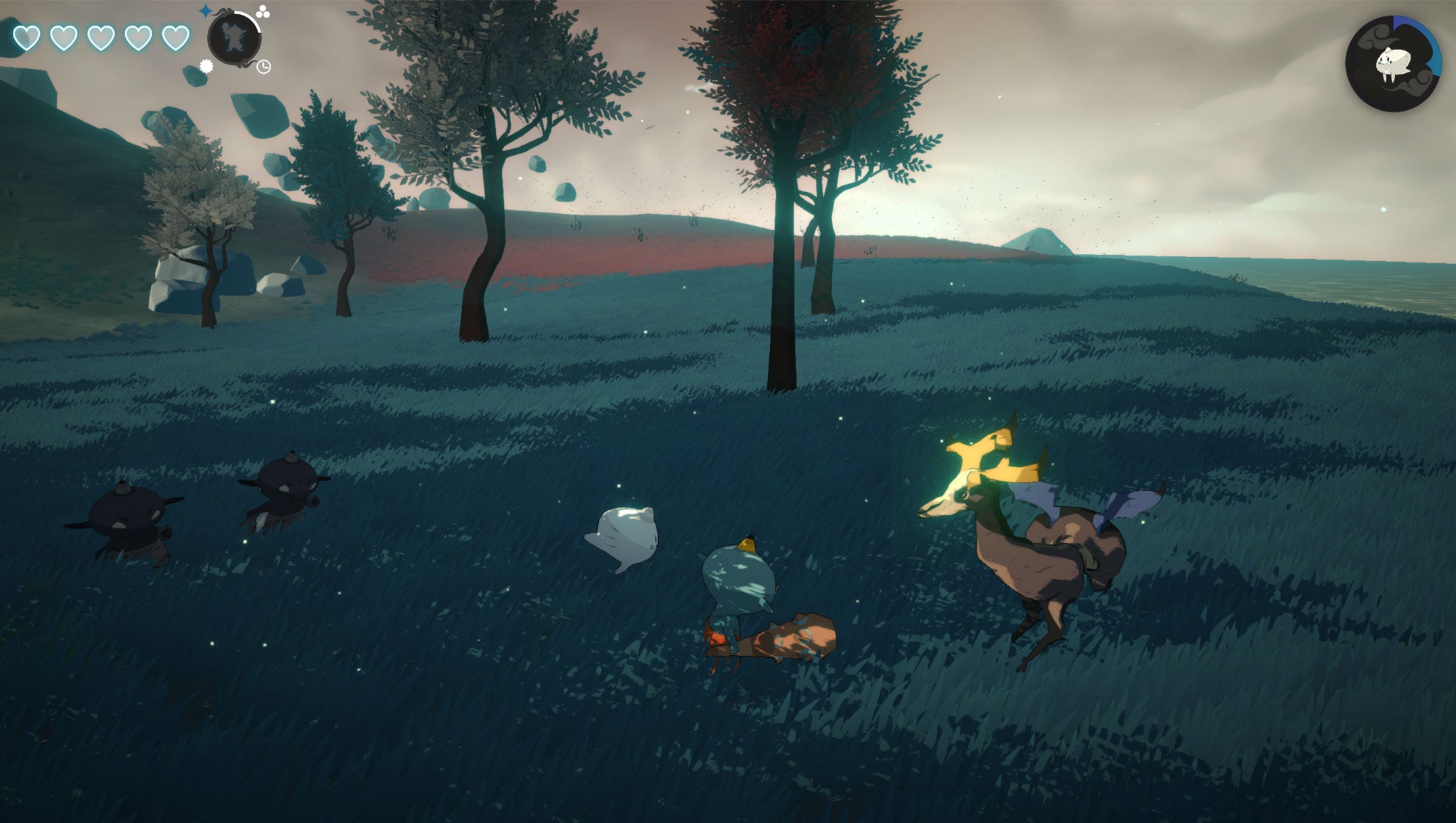The image size is (1456, 823).
Task: Click the three white dots icon
Action: click(x=263, y=11)
